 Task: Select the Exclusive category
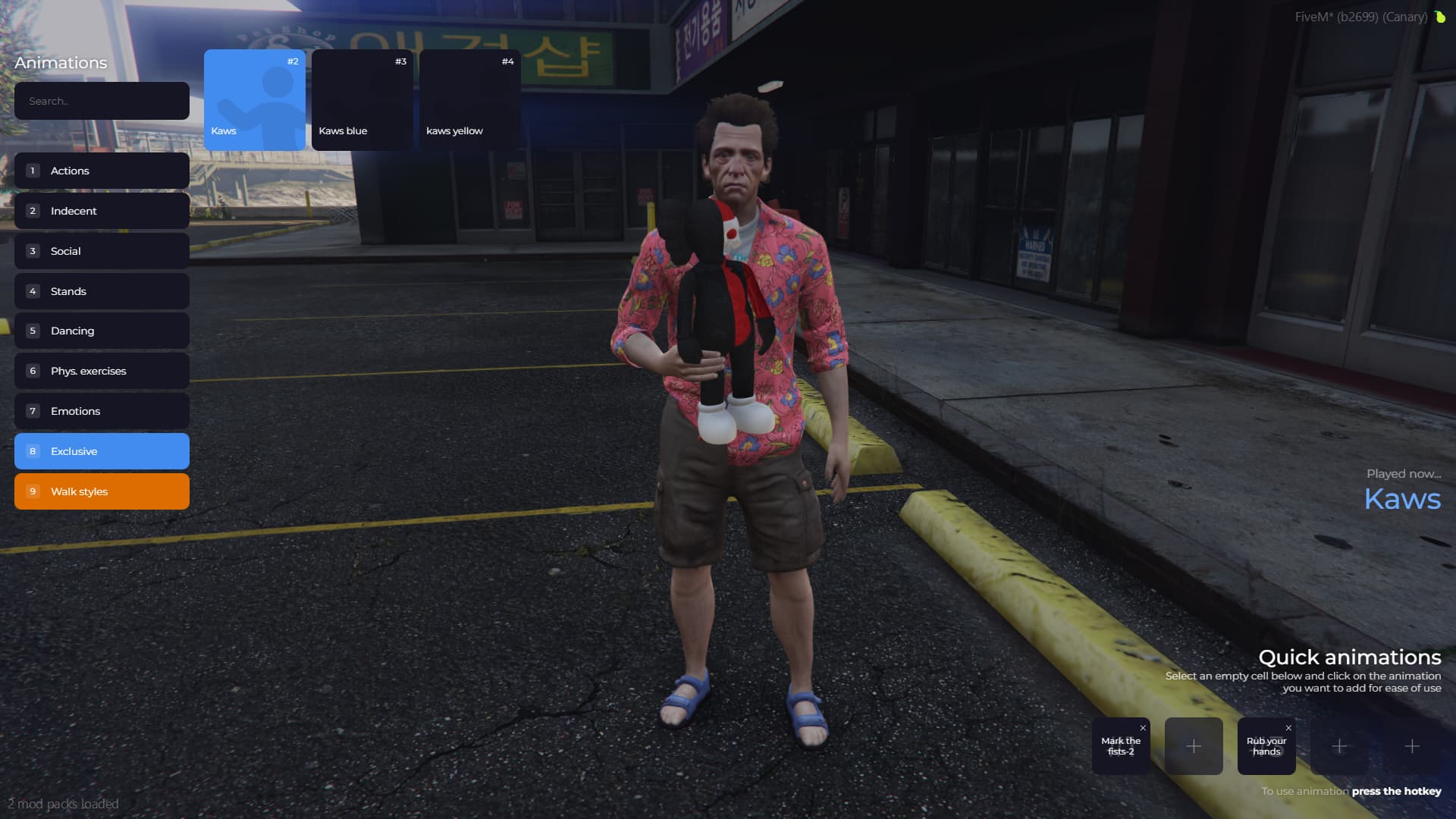[x=102, y=451]
